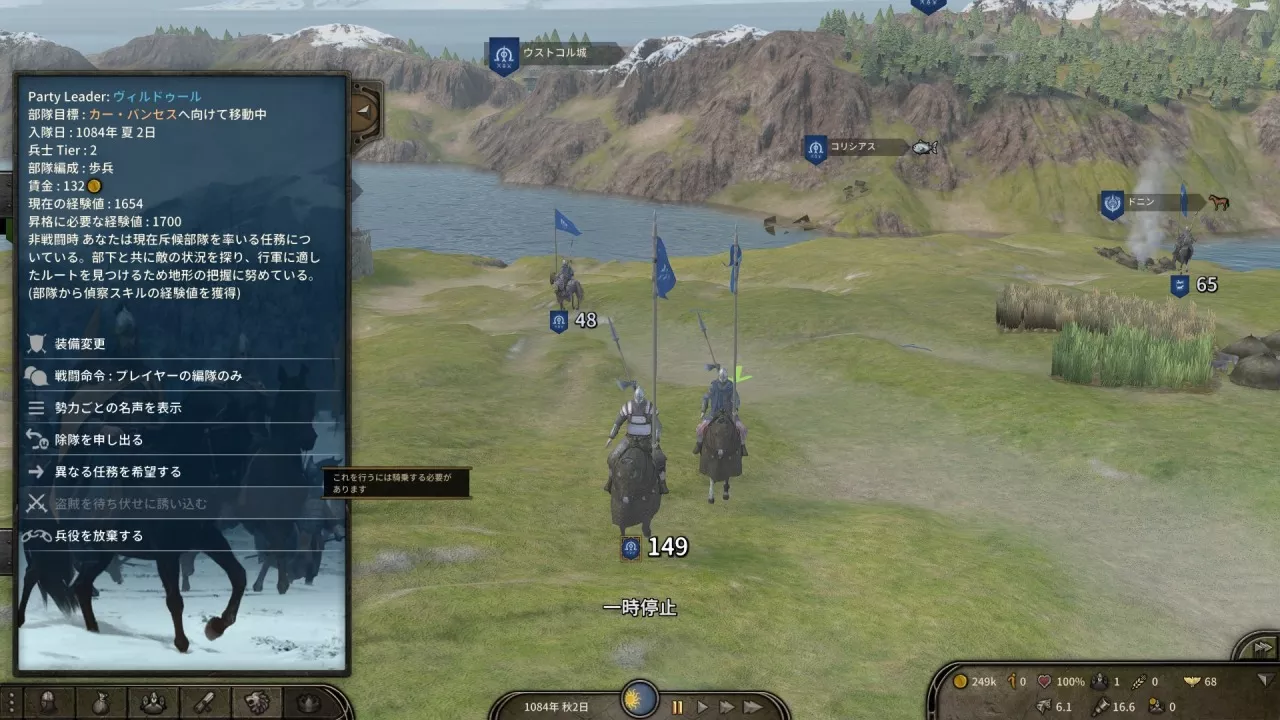Collapse the side panel with the arrow tab

tap(366, 111)
